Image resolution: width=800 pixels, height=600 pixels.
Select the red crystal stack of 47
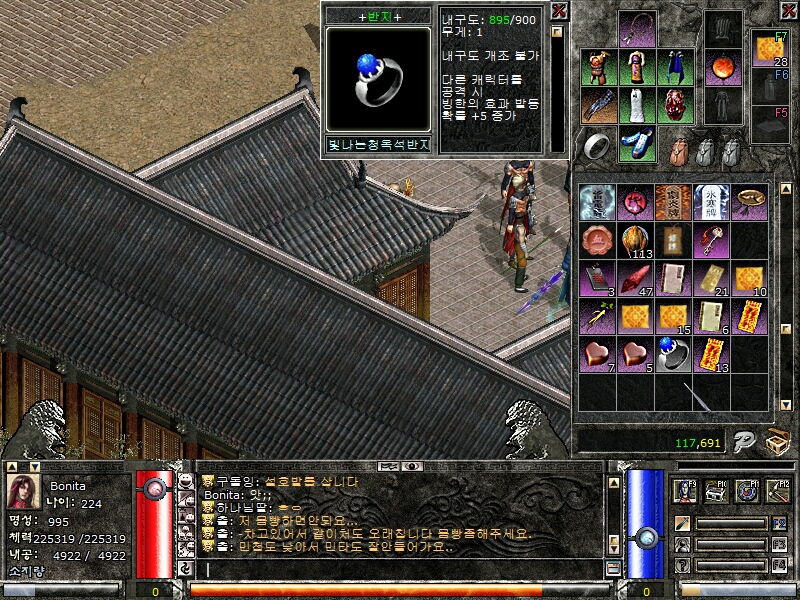(635, 278)
